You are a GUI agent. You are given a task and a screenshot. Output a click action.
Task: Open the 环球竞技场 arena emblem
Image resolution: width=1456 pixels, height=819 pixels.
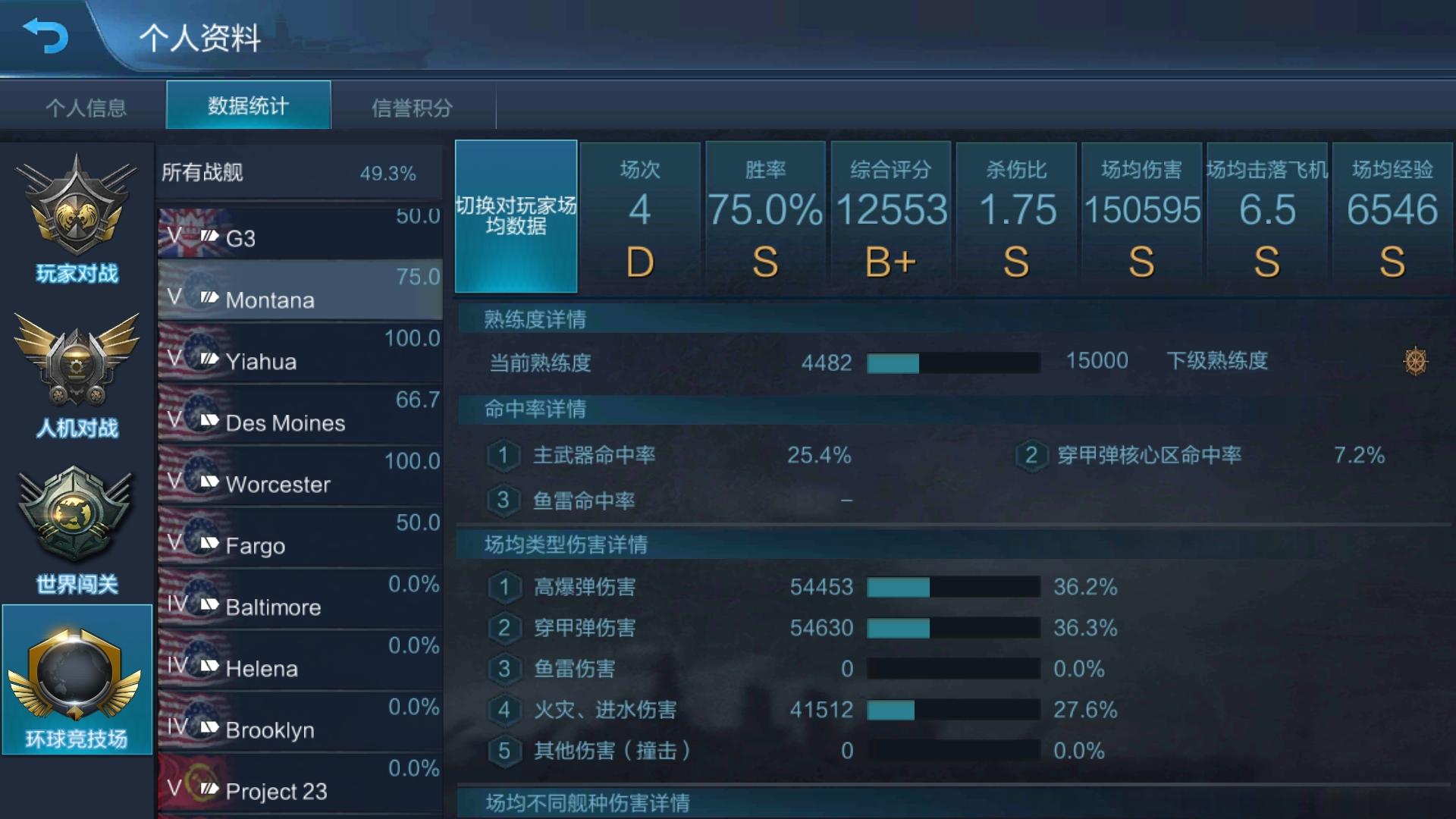76,675
